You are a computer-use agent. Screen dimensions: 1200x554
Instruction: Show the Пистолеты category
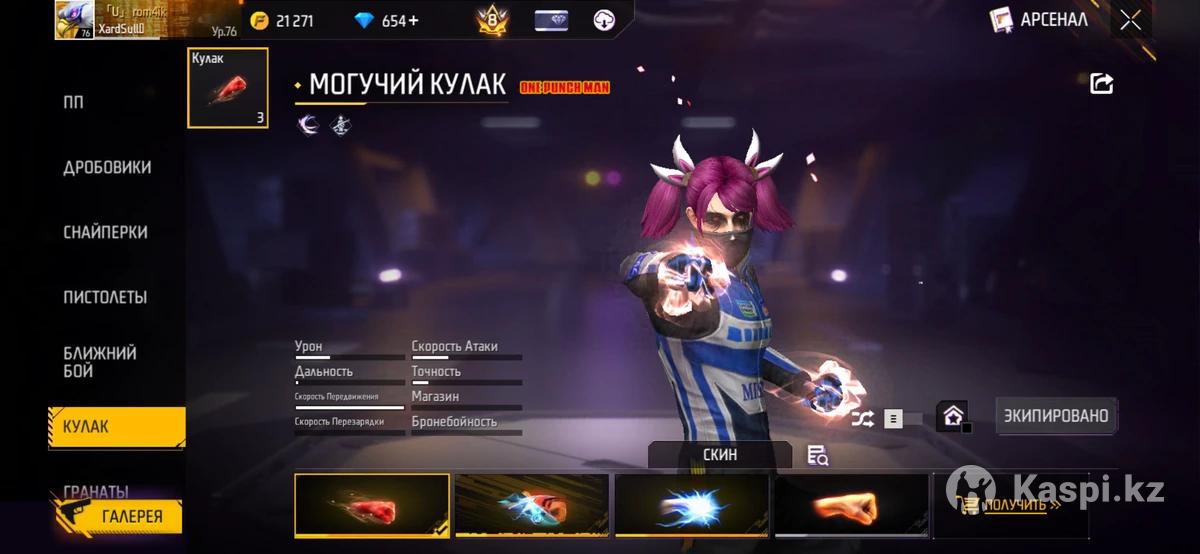105,297
